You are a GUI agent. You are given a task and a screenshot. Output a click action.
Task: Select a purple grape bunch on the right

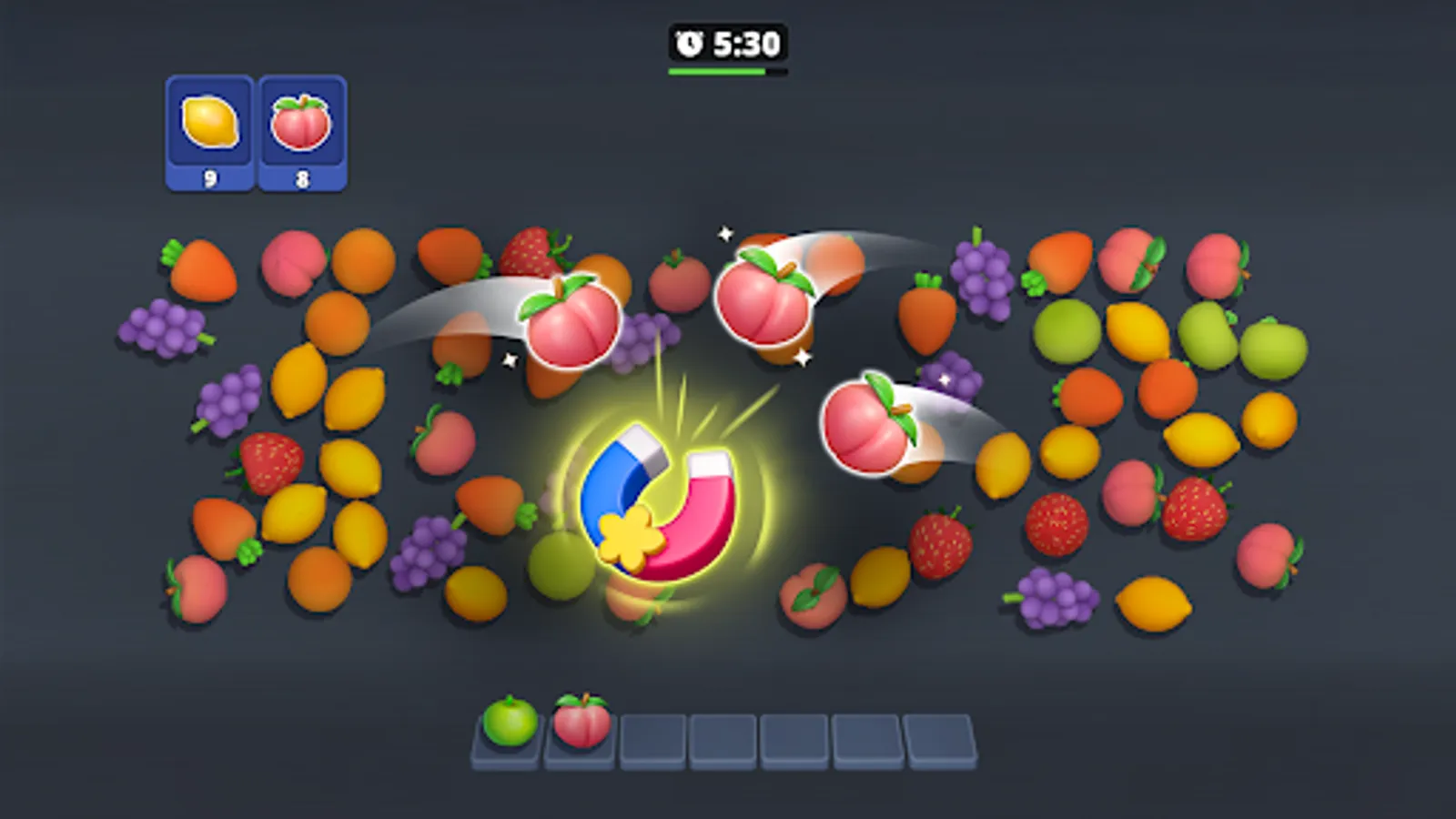tap(983, 273)
